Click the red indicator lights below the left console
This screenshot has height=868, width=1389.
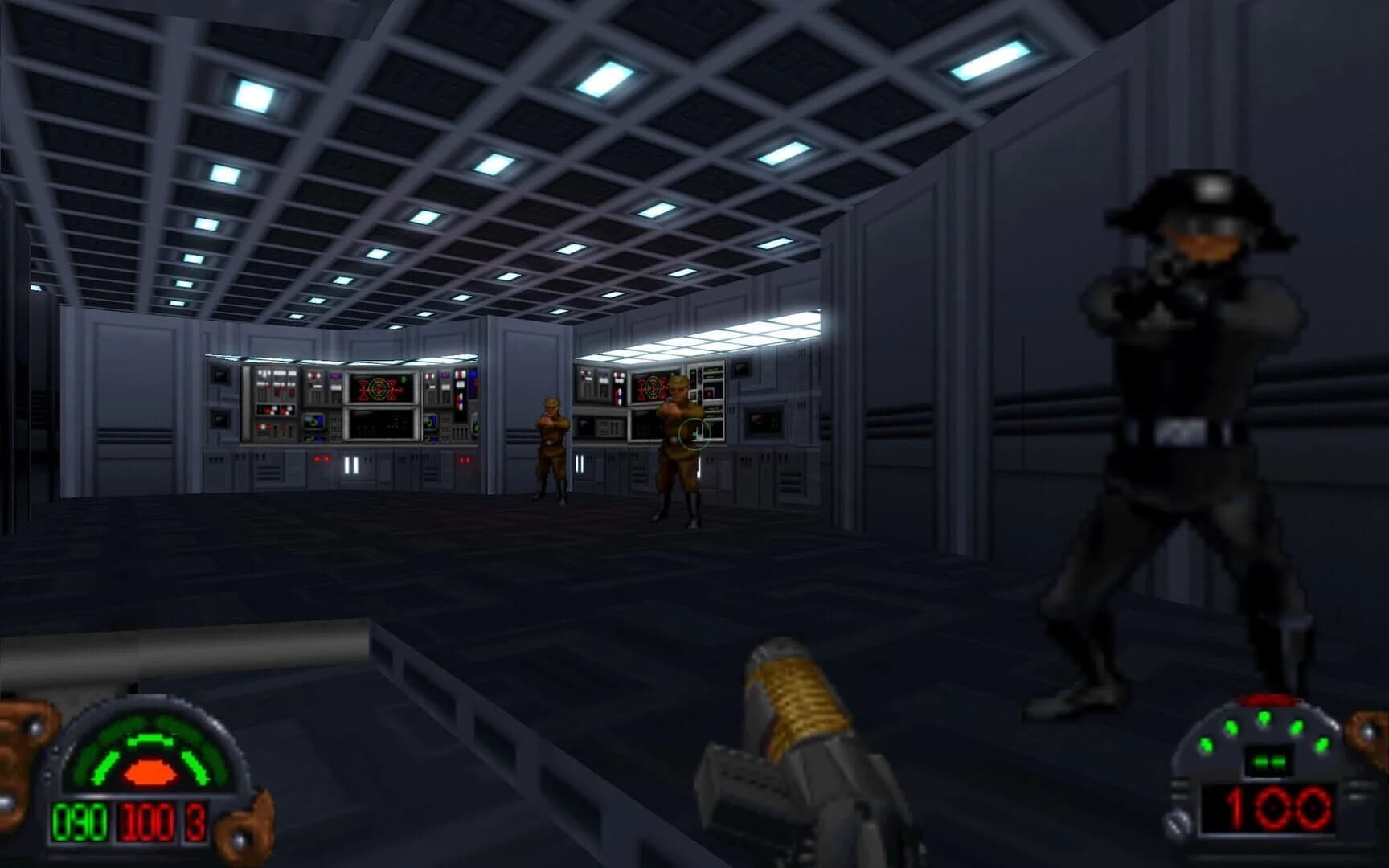pyautogui.click(x=320, y=457)
